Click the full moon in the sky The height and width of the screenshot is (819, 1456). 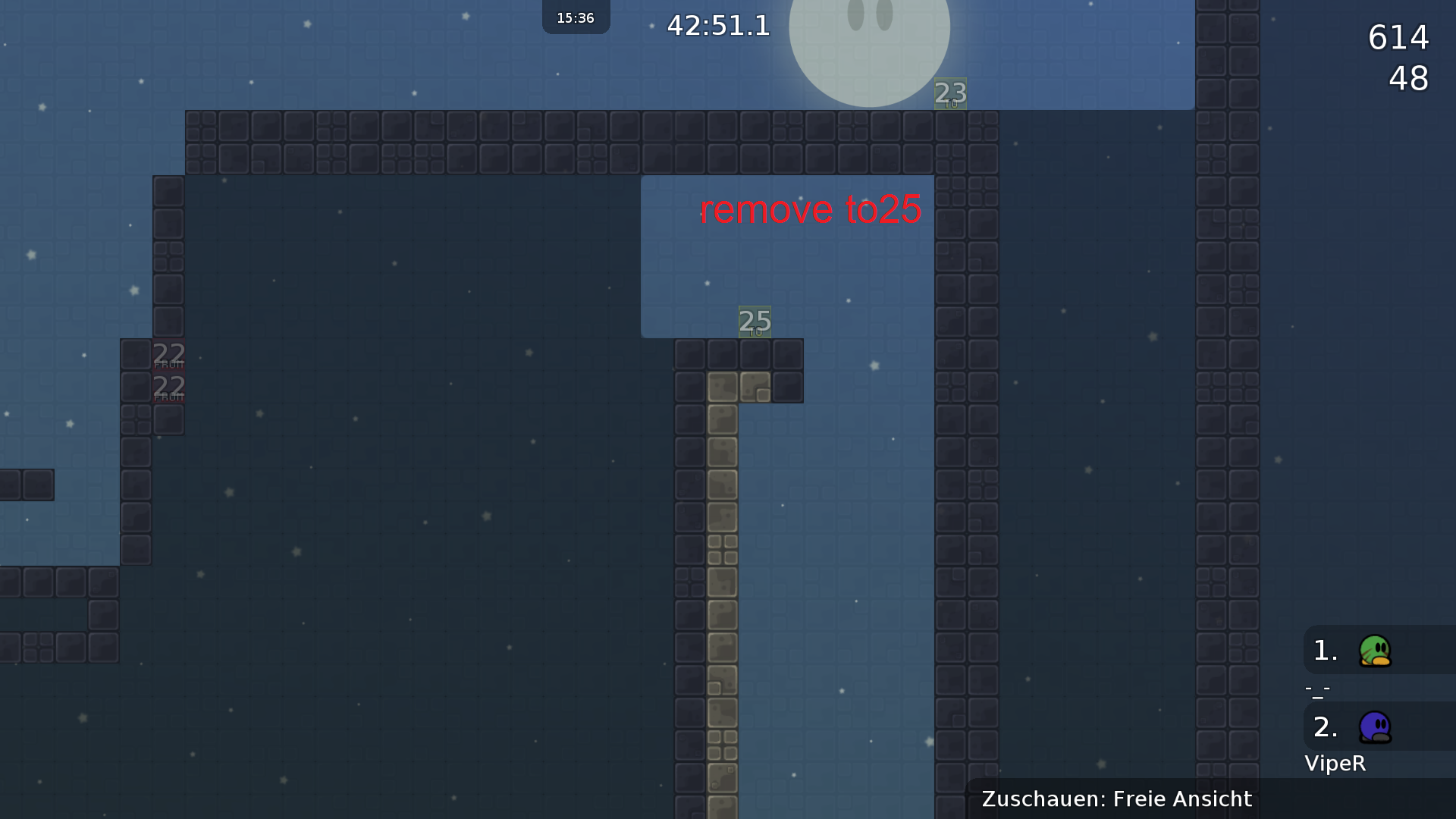(x=871, y=34)
